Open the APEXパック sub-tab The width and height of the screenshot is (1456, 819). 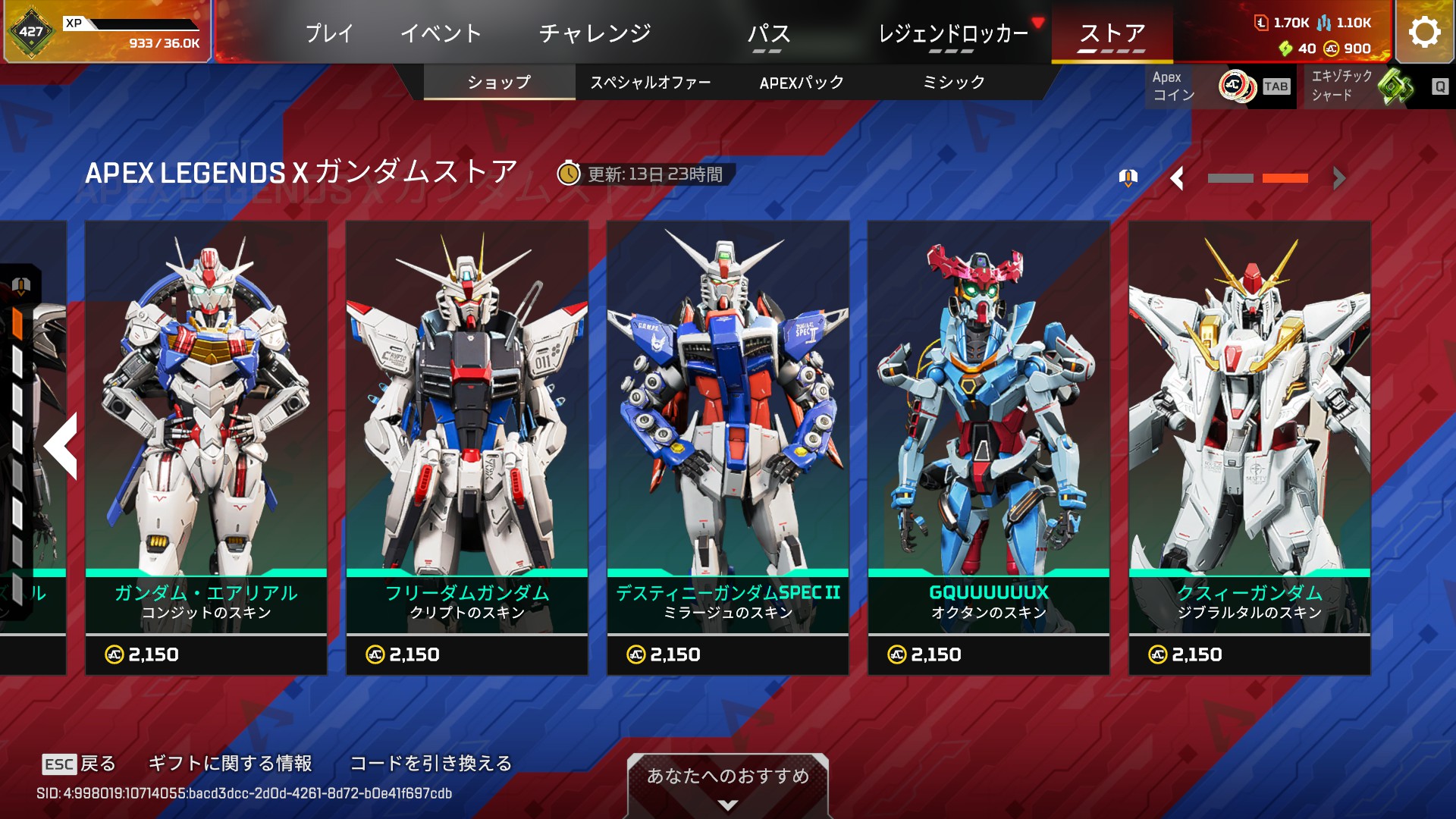[x=802, y=83]
